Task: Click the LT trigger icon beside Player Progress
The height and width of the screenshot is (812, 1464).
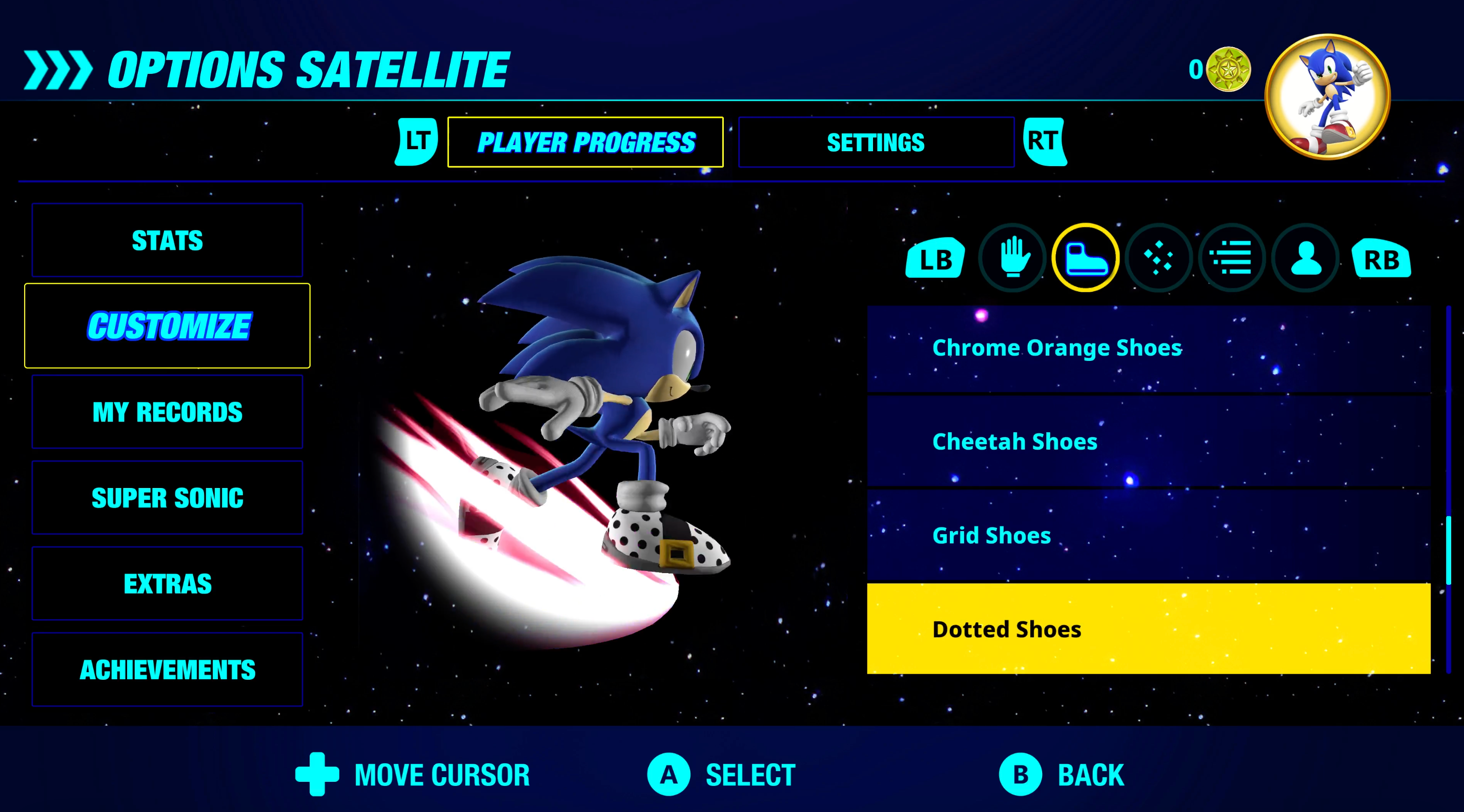Action: tap(415, 142)
